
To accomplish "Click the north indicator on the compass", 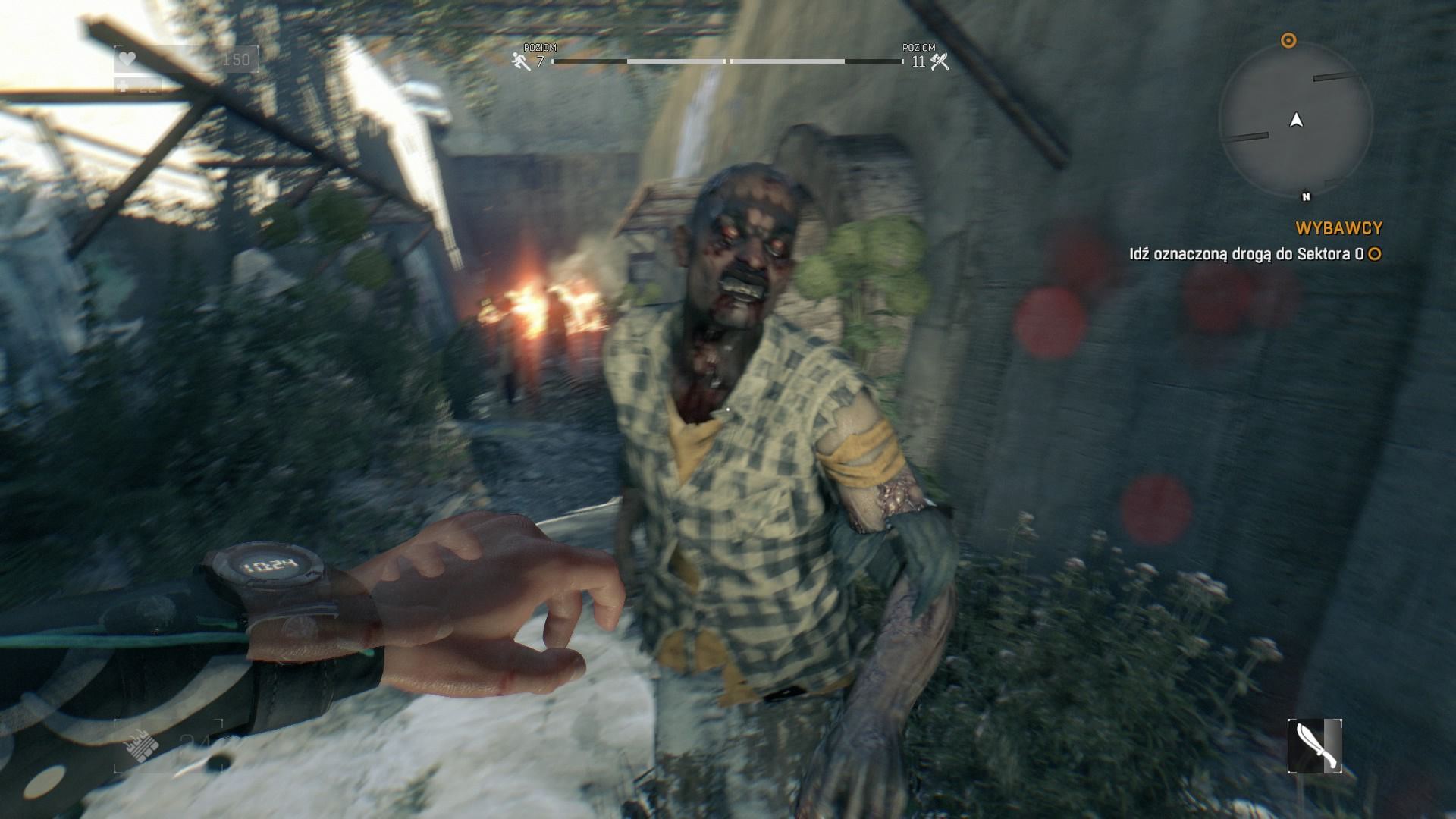I will 1306,196.
